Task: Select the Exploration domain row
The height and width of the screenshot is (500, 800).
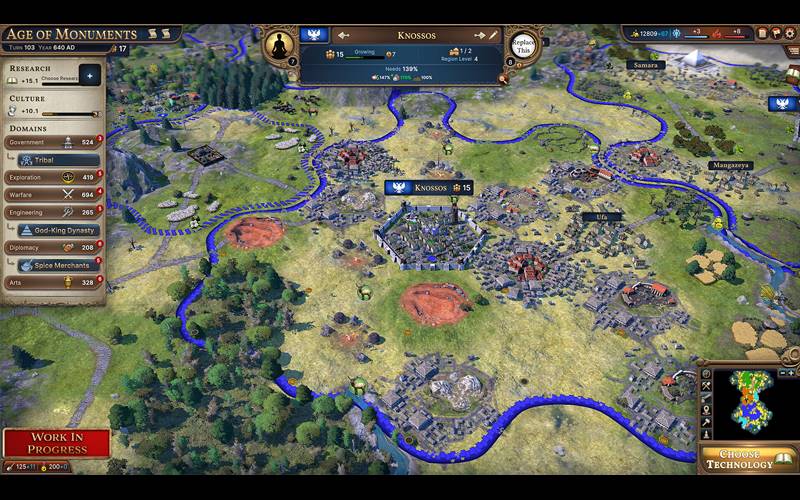Action: pyautogui.click(x=55, y=177)
